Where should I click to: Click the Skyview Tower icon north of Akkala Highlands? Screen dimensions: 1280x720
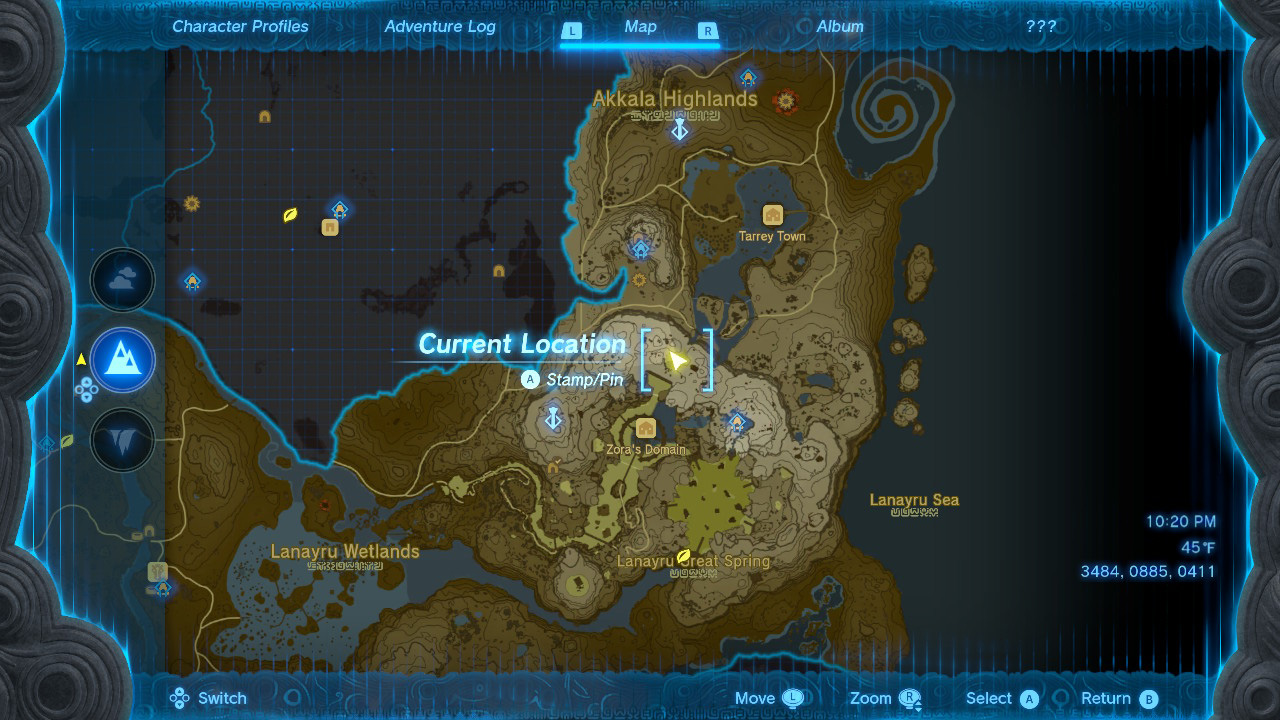(x=746, y=76)
